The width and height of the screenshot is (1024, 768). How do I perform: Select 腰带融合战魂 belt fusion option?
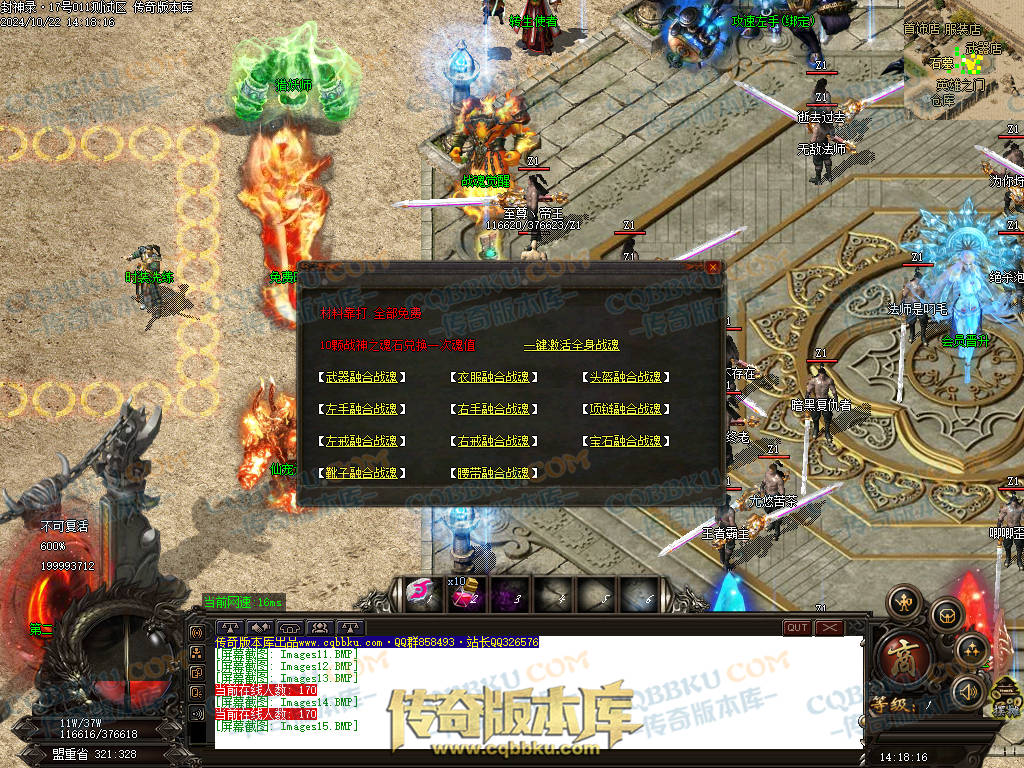coord(493,473)
